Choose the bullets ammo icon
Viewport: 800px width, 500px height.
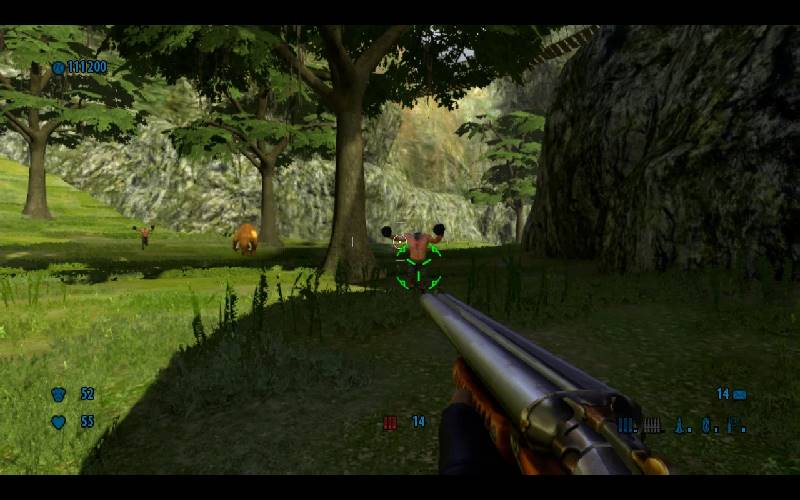tap(652, 425)
